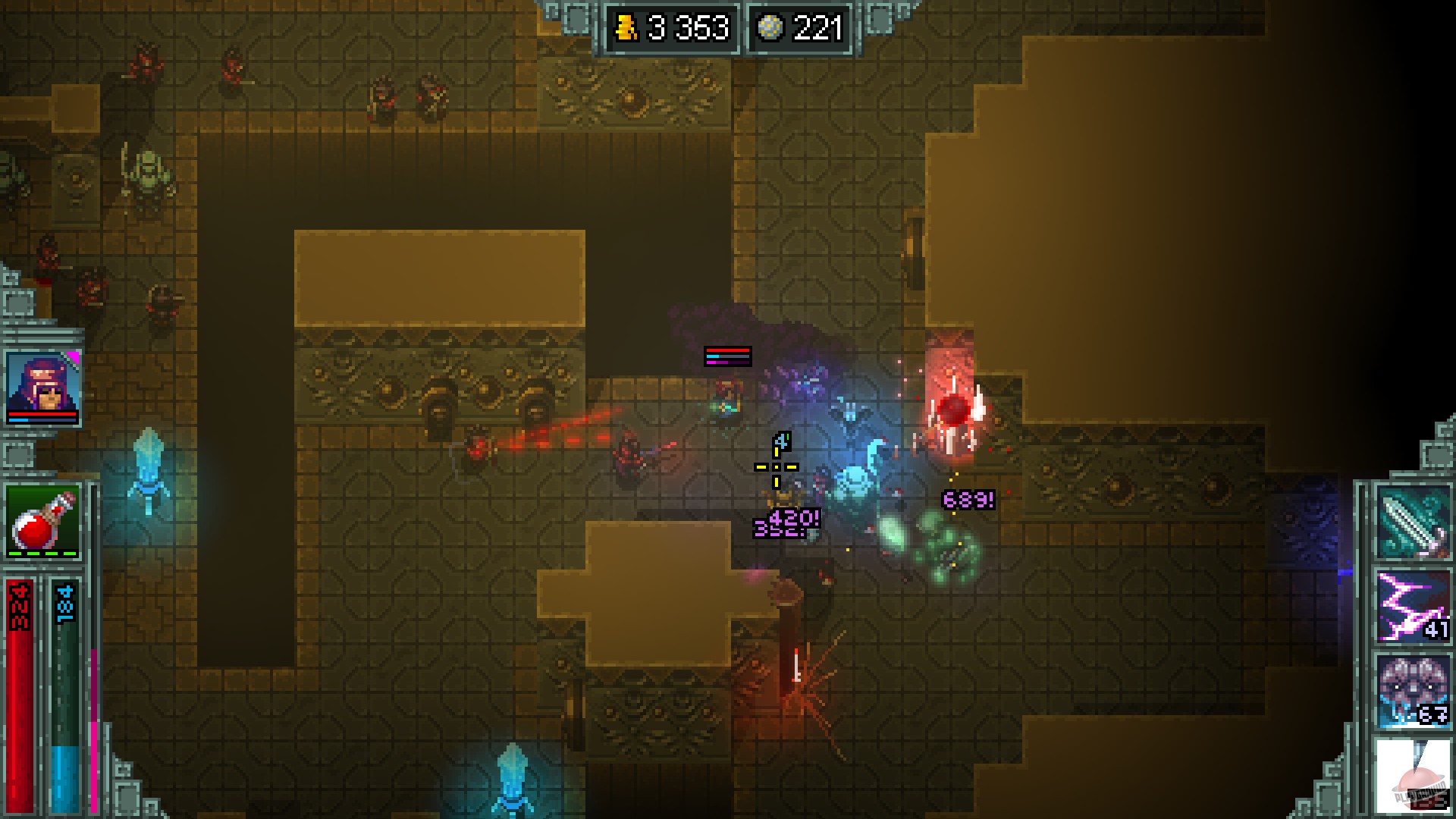This screenshot has height=819, width=1456.
Task: Click the green charge pips under the potion icon
Action: pyautogui.click(x=42, y=554)
